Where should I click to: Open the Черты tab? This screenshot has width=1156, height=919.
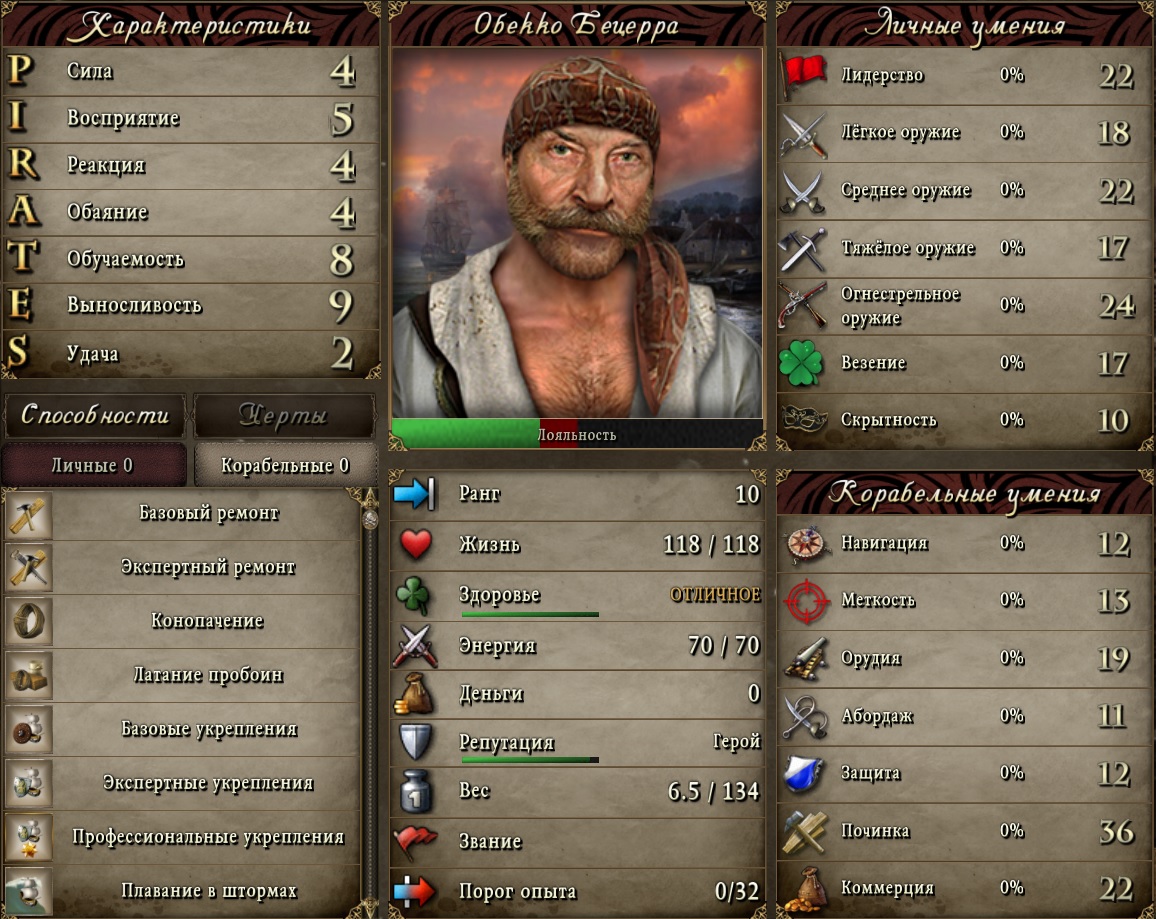284,415
